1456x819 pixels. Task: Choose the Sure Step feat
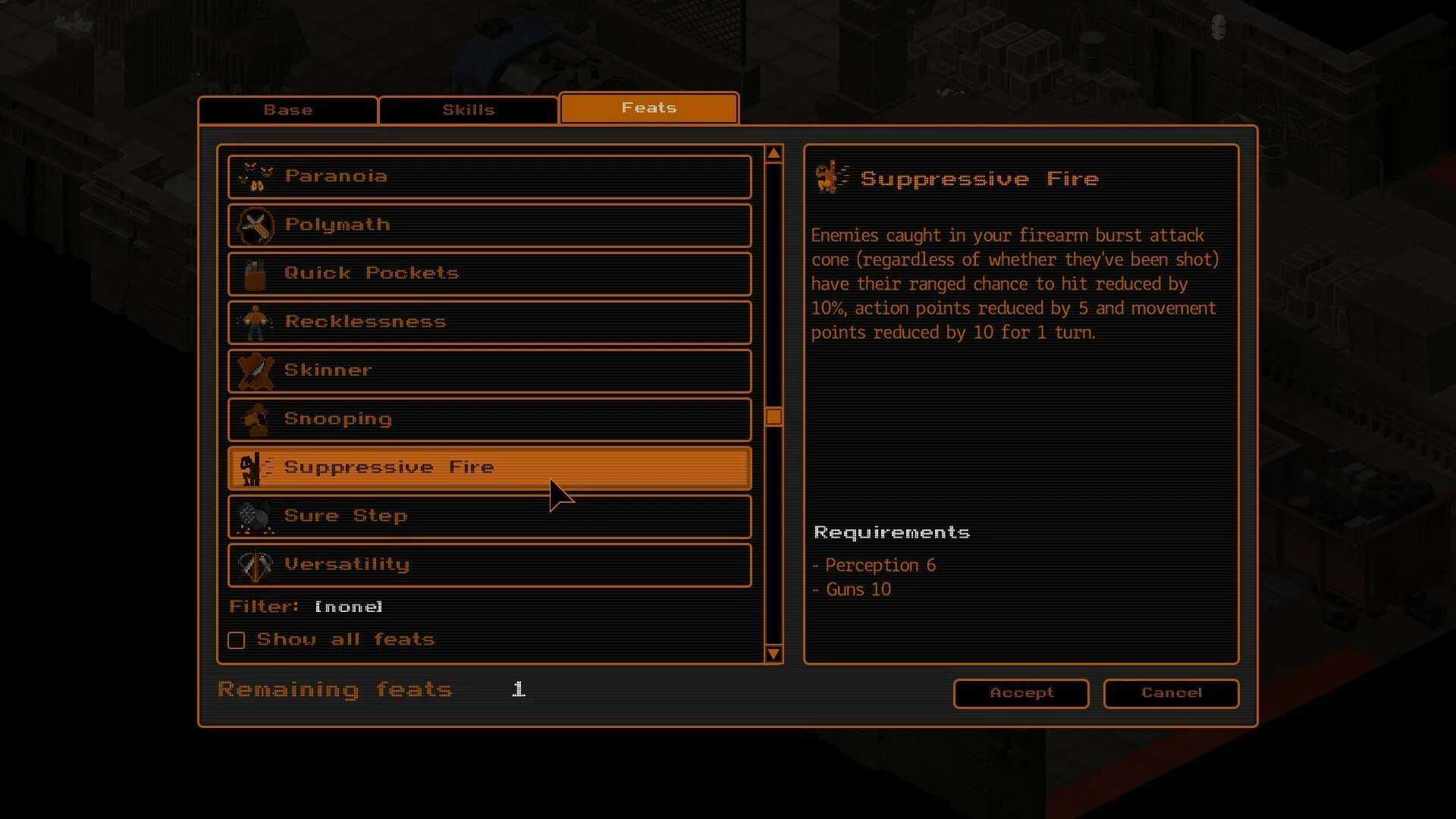click(489, 516)
